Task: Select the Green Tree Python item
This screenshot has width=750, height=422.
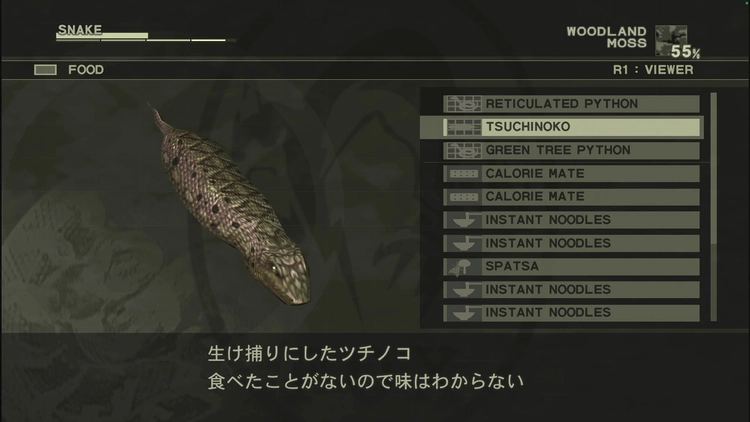Action: (572, 150)
